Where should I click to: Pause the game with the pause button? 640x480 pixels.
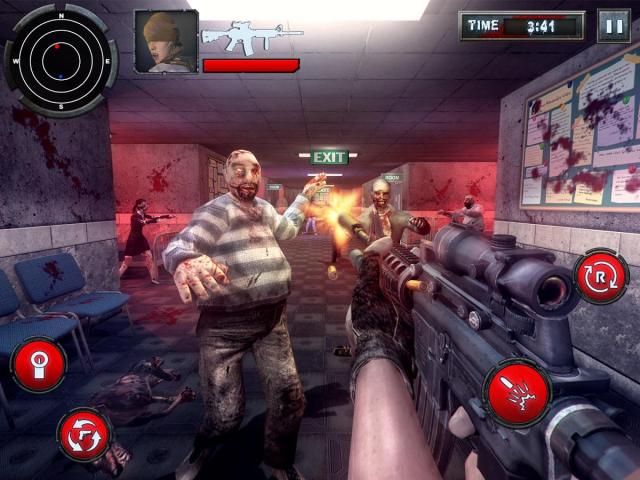click(613, 25)
